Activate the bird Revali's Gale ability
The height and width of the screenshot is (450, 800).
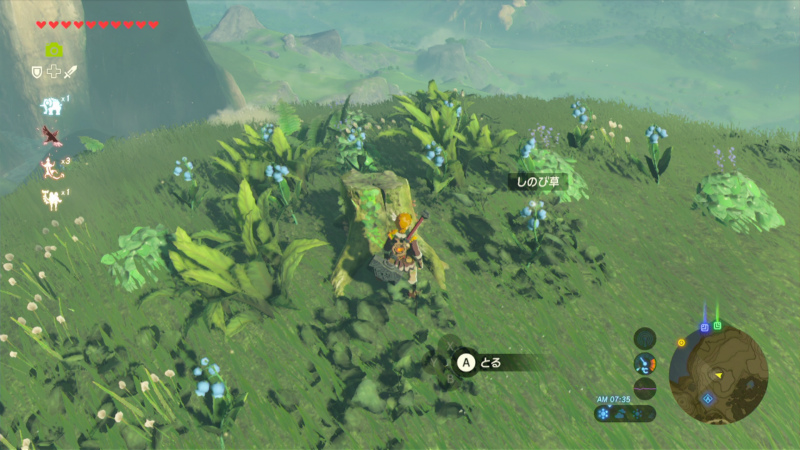click(x=51, y=134)
